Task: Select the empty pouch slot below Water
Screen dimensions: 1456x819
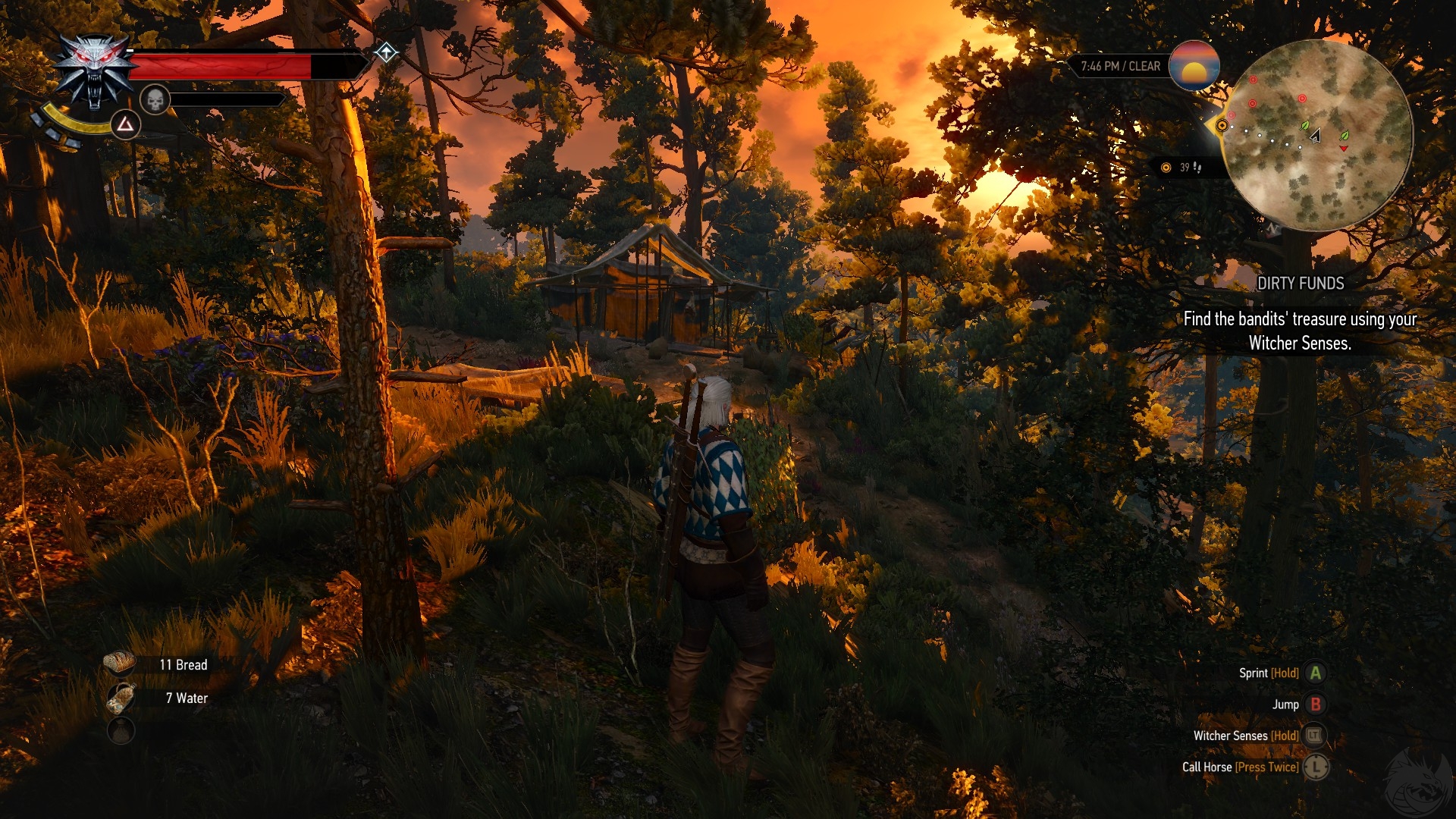Action: (121, 730)
